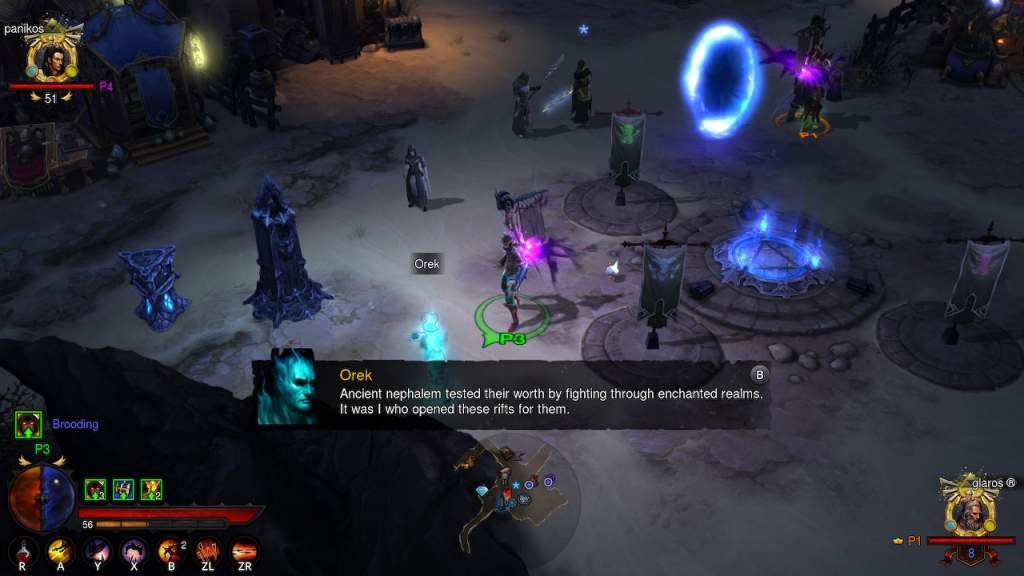Activate the red claws skill above ZL
The height and width of the screenshot is (576, 1024).
pyautogui.click(x=207, y=551)
